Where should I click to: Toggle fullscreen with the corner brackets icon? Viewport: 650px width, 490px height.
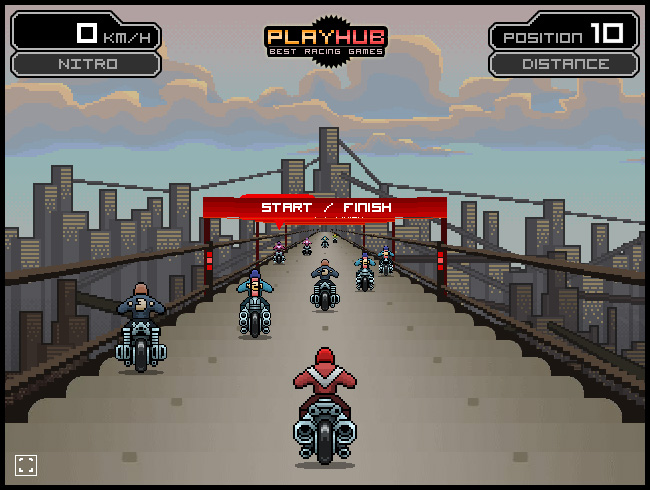coord(26,464)
